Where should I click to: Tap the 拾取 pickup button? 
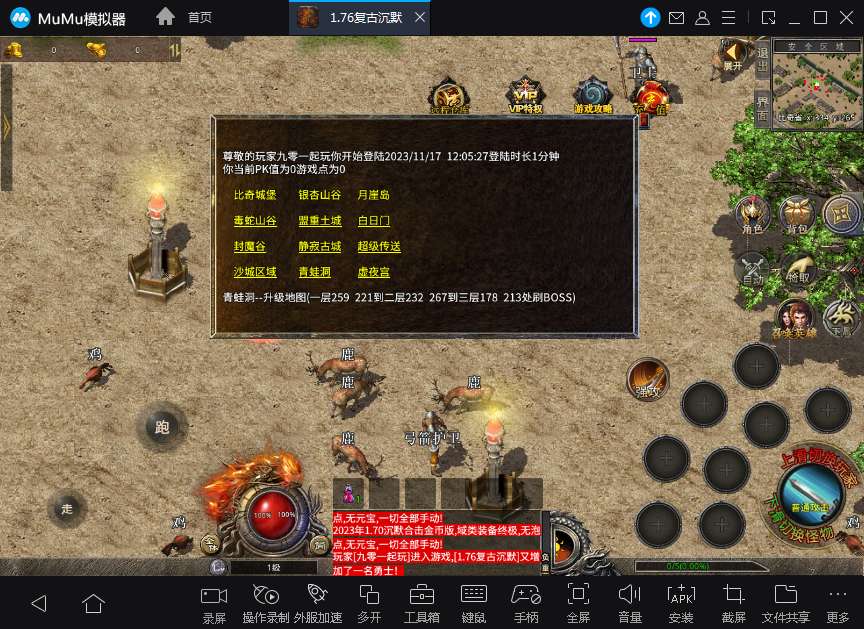coord(797,268)
